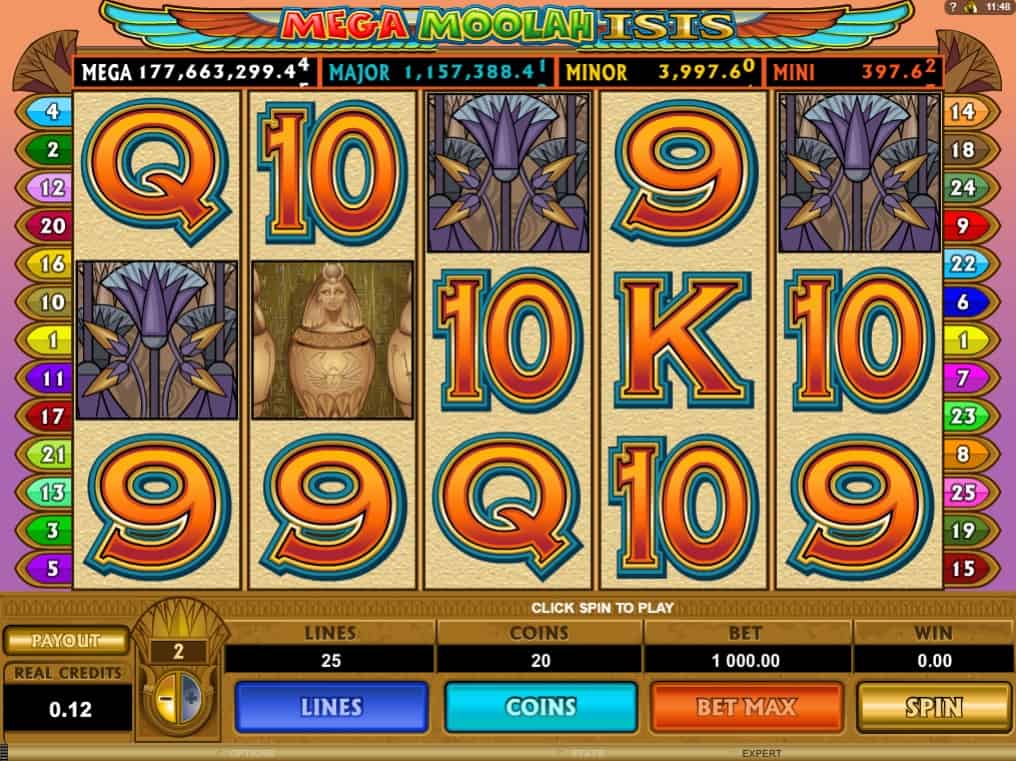The image size is (1016, 761).
Task: Select payline marker 4
Action: pyautogui.click(x=52, y=112)
